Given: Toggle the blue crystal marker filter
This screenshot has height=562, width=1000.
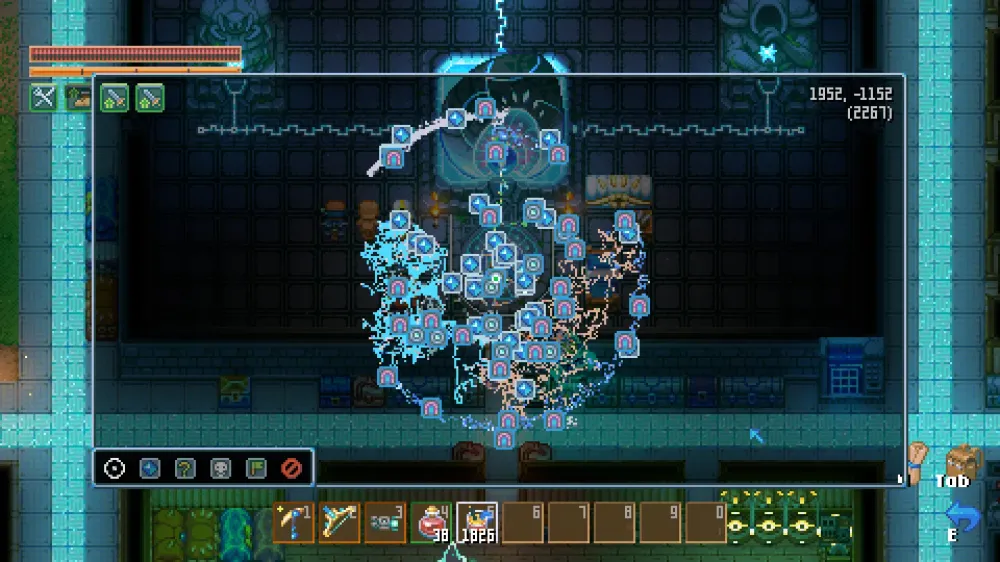Looking at the screenshot, I should pos(150,468).
